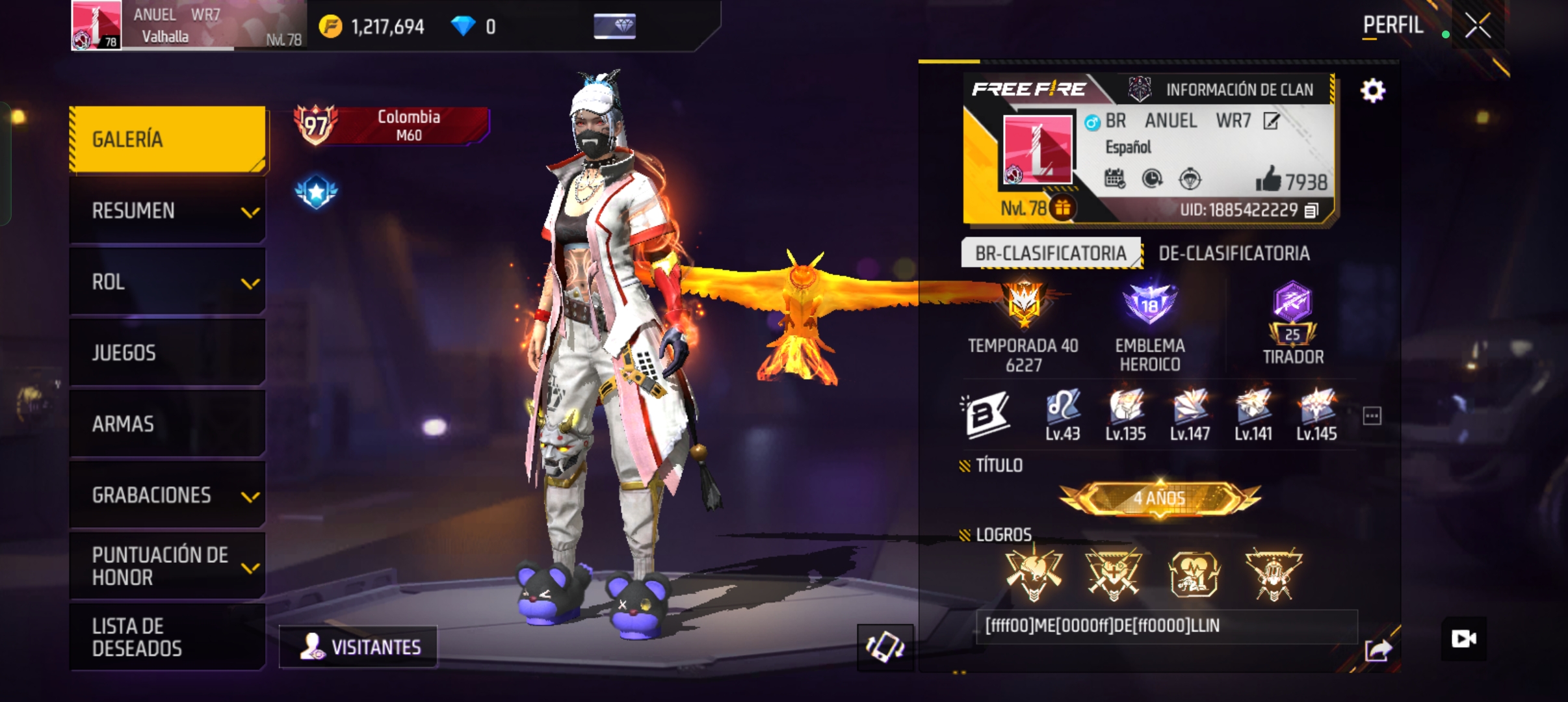Image resolution: width=1568 pixels, height=702 pixels.
Task: Share the profile via arrow icon
Action: [x=1378, y=649]
